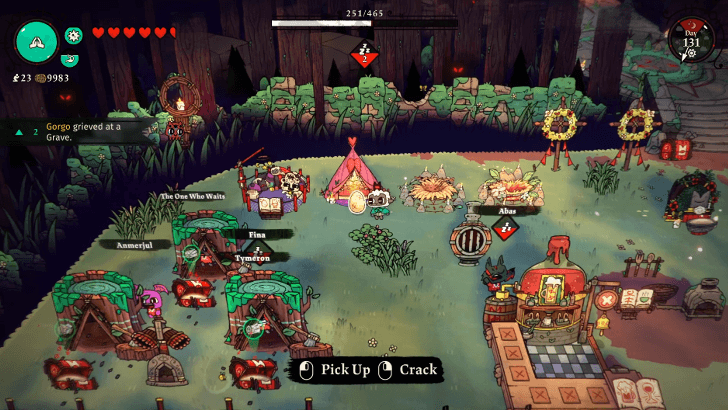Select the spiked cog icon beside the hearts
728x410 pixels.
coord(73,35)
